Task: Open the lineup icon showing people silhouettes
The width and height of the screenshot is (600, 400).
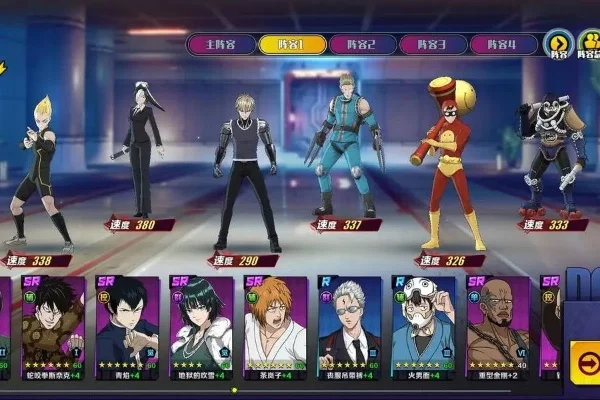Action: (x=589, y=44)
